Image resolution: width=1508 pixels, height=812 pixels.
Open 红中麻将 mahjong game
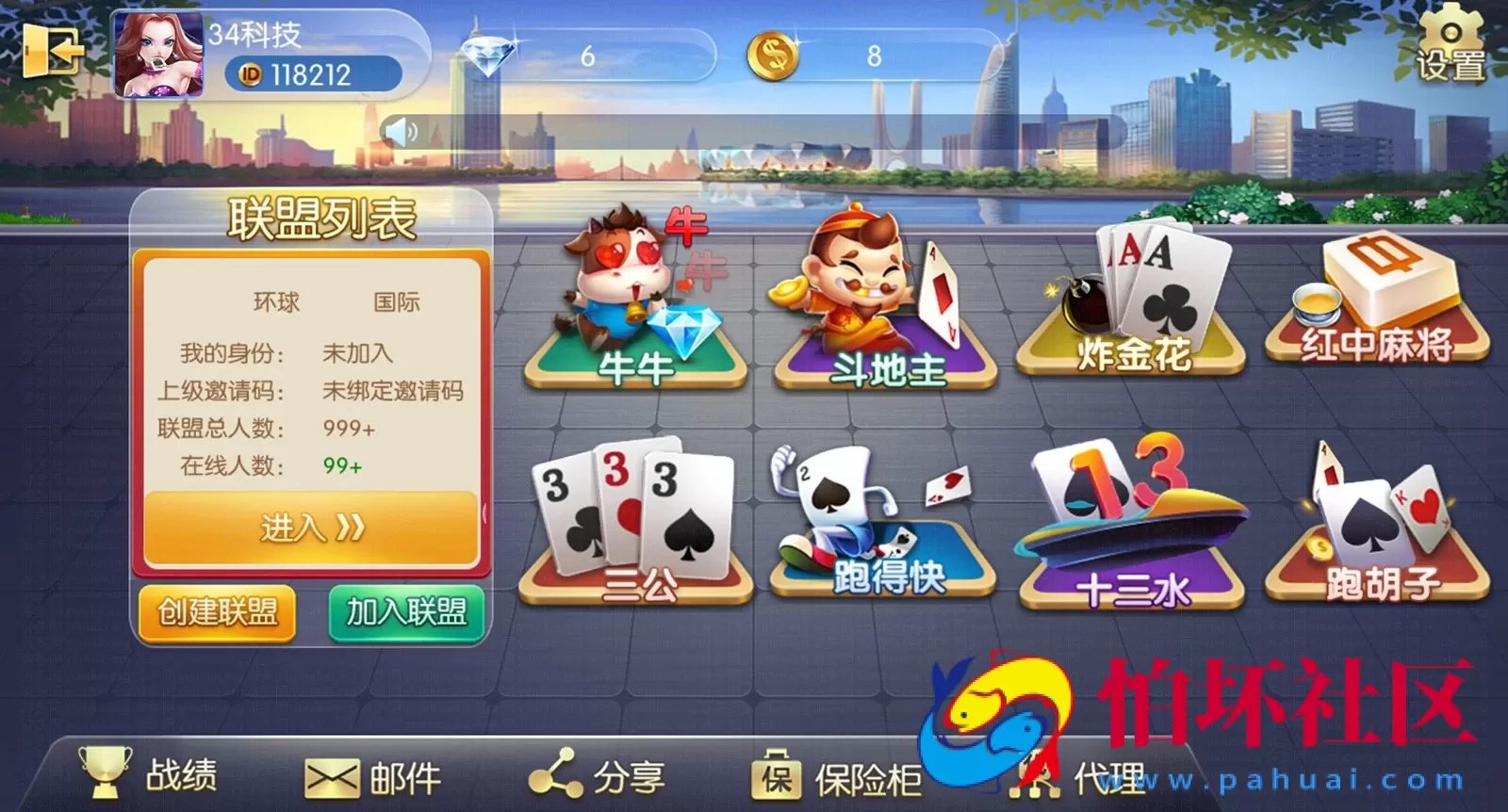coord(1376,301)
